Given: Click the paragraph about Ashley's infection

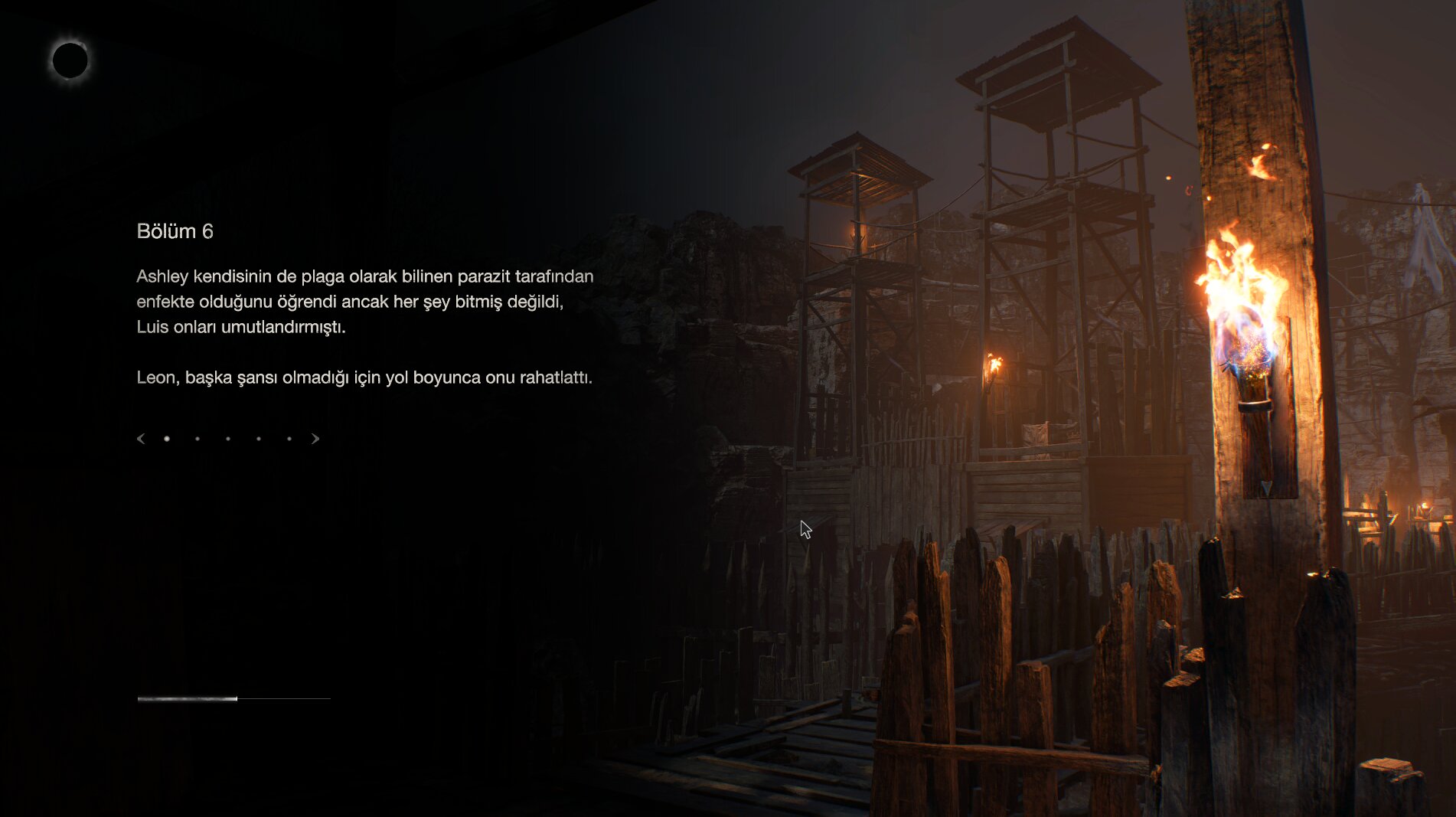Looking at the screenshot, I should 364,302.
